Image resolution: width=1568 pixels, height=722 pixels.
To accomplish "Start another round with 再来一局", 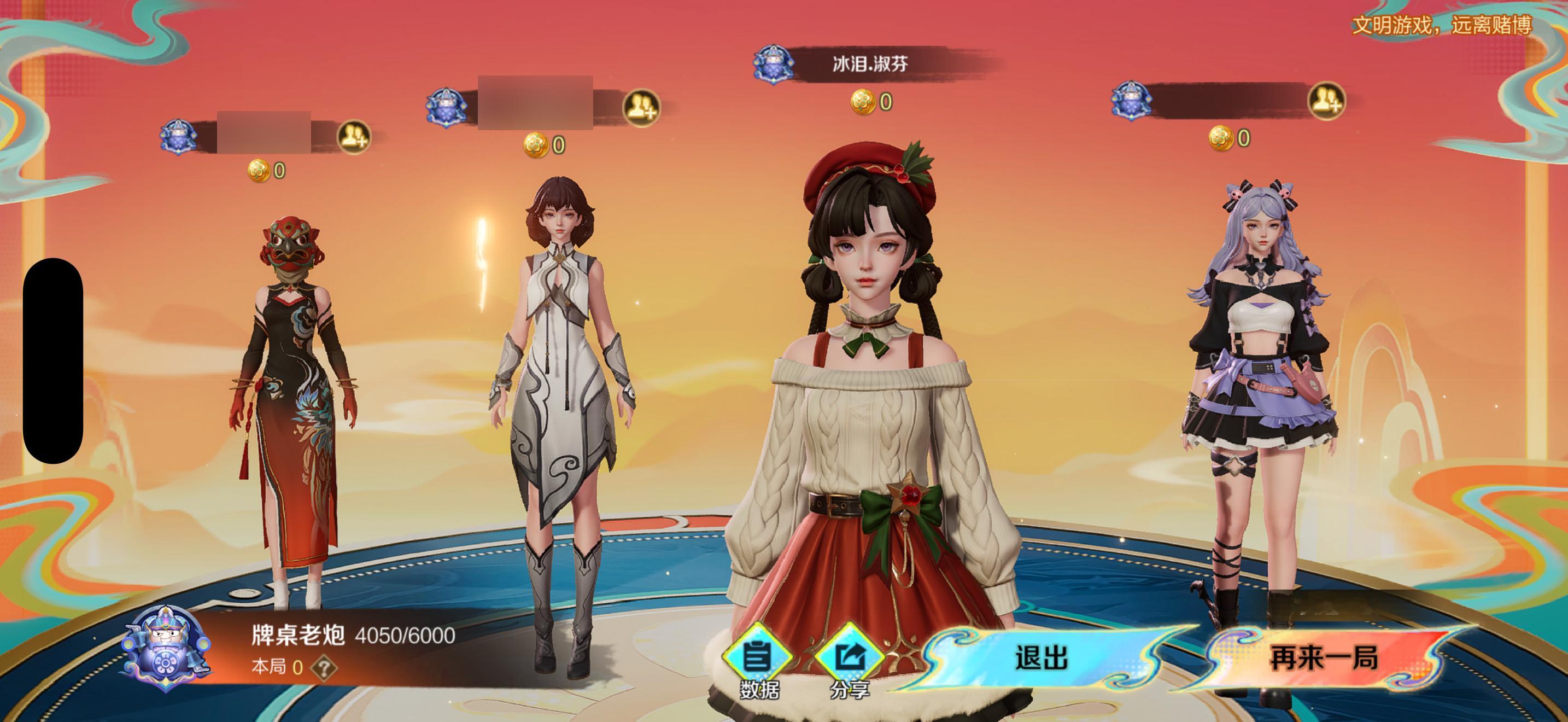I will [x=1323, y=658].
